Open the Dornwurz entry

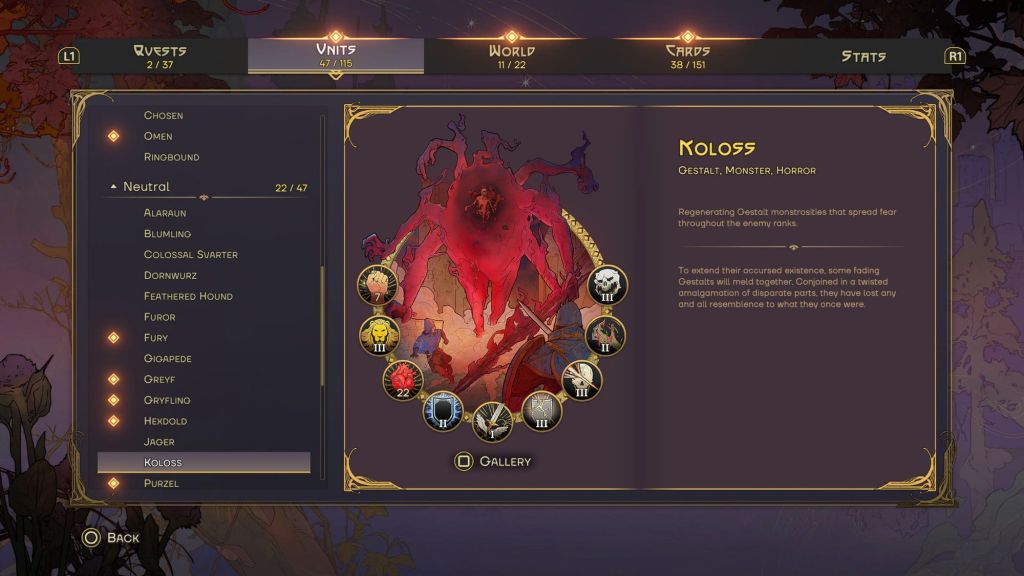coord(171,276)
